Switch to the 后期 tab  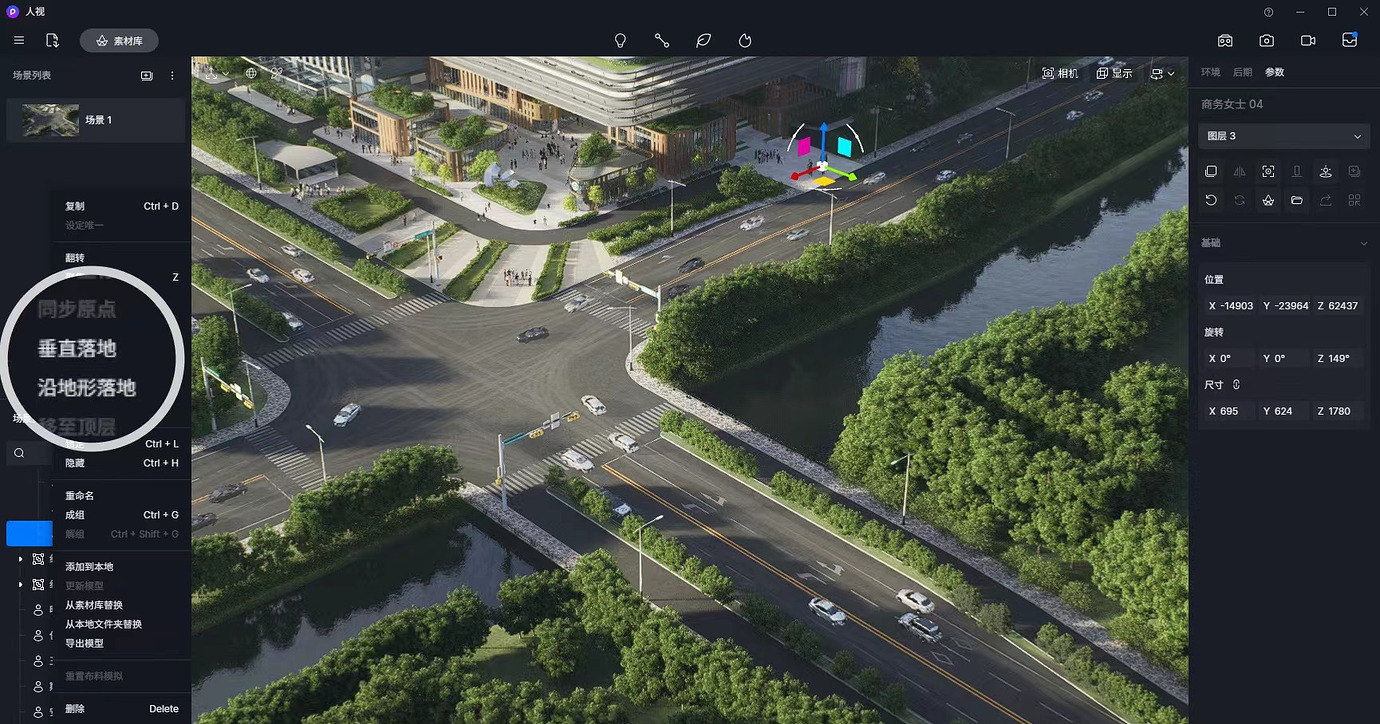pyautogui.click(x=1242, y=73)
